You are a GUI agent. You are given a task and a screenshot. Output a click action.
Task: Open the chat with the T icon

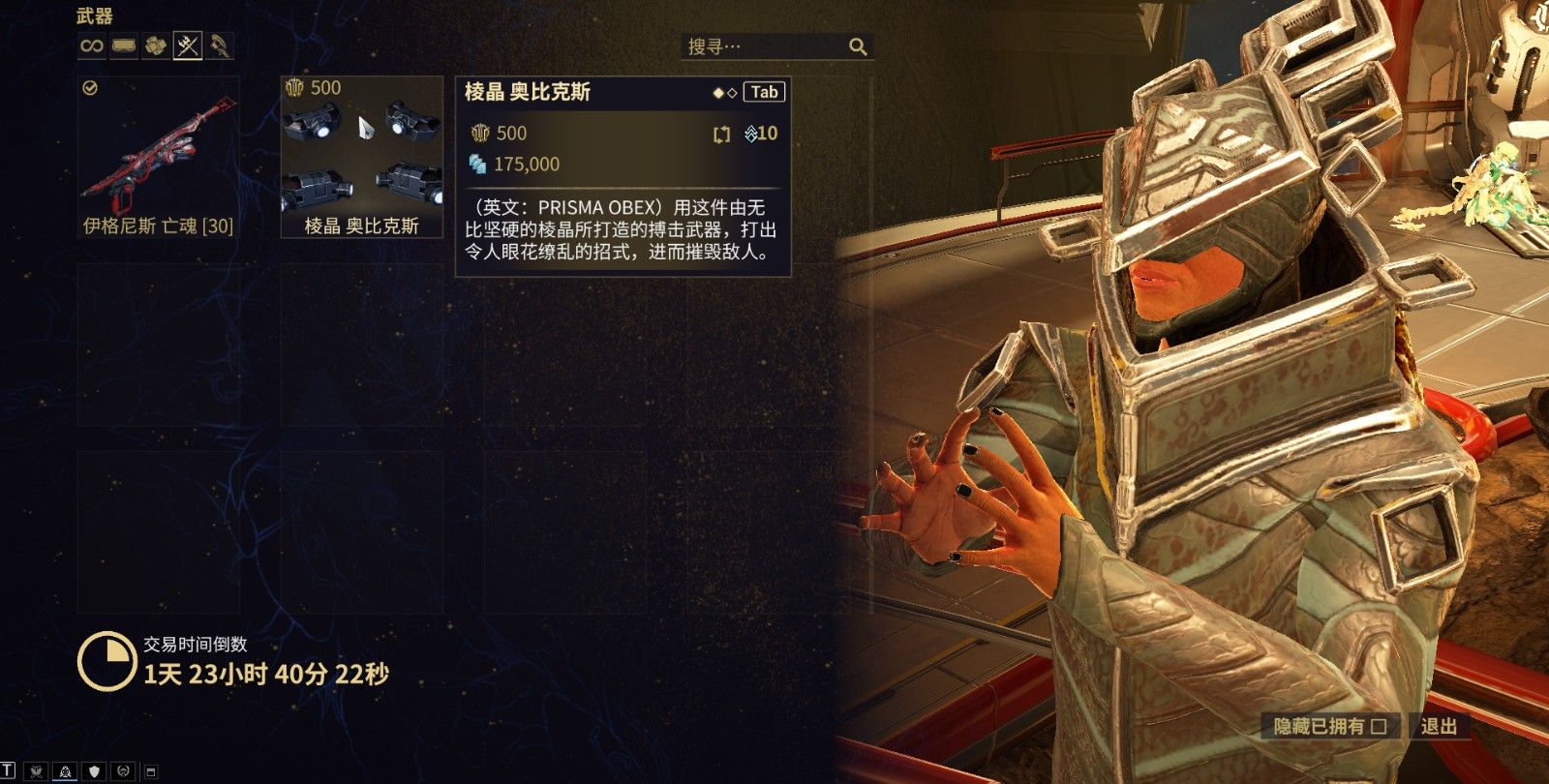8,771
